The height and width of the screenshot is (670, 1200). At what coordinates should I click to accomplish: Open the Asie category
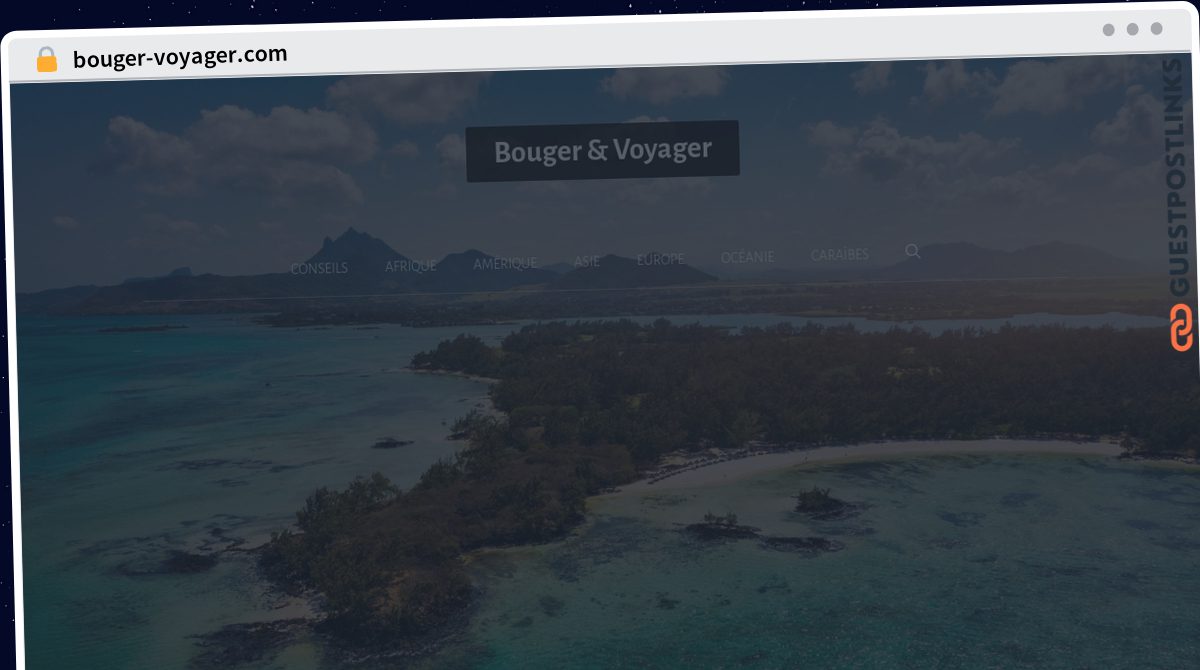point(587,261)
